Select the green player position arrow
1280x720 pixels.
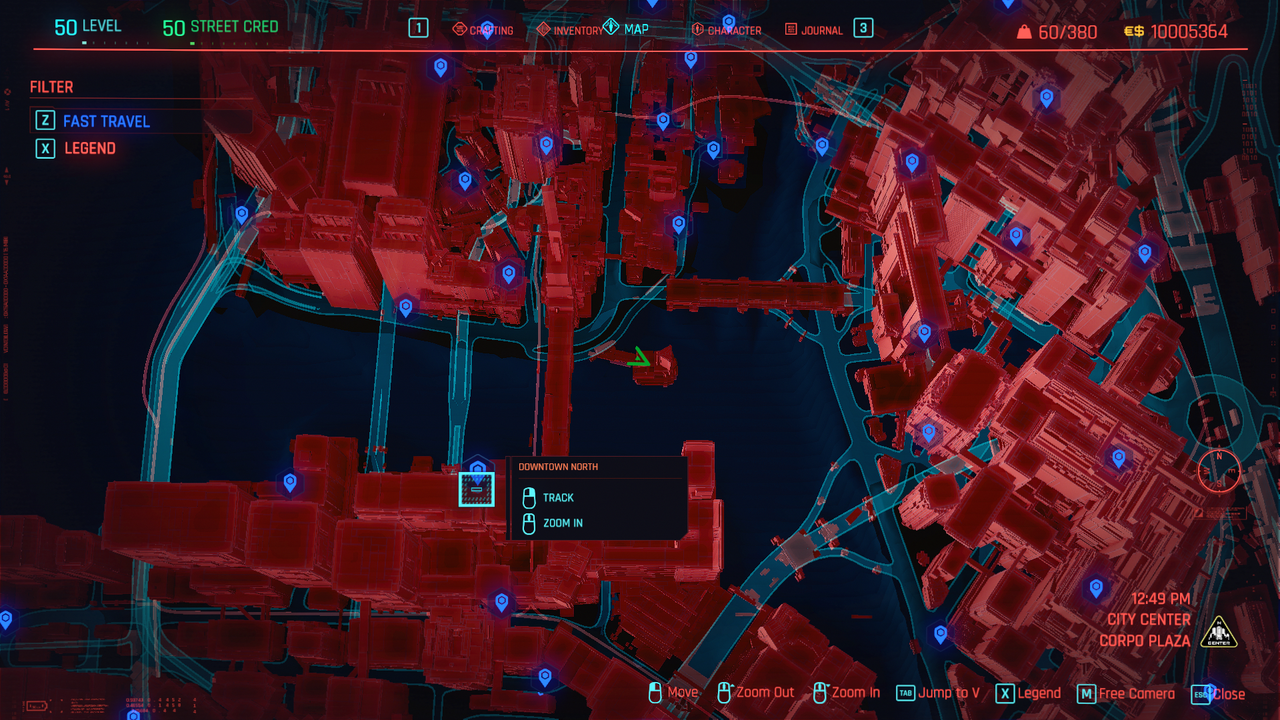click(640, 358)
